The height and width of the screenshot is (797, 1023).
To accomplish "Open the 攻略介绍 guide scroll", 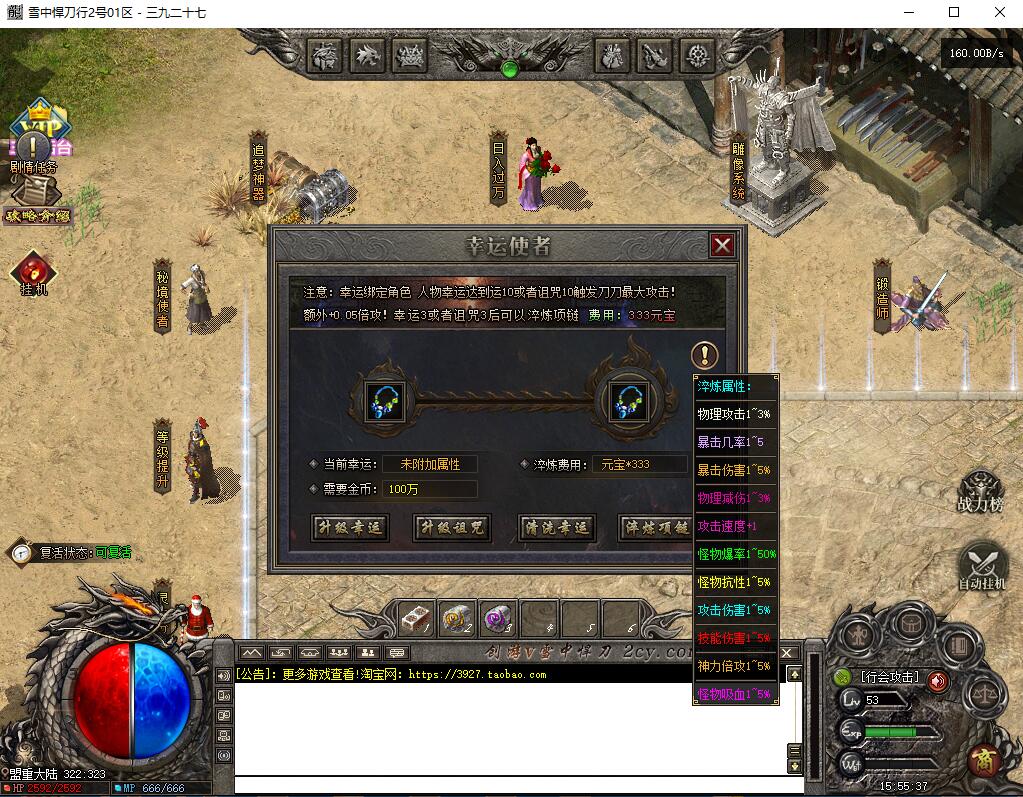I will click(36, 205).
